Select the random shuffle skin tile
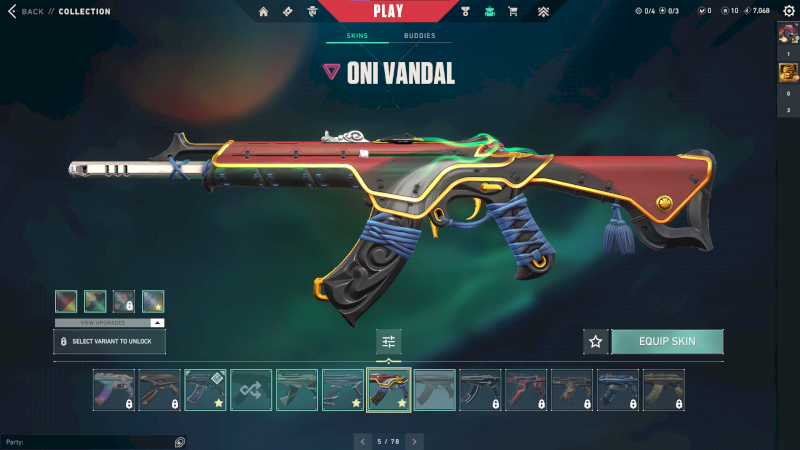The width and height of the screenshot is (800, 450). [251, 390]
